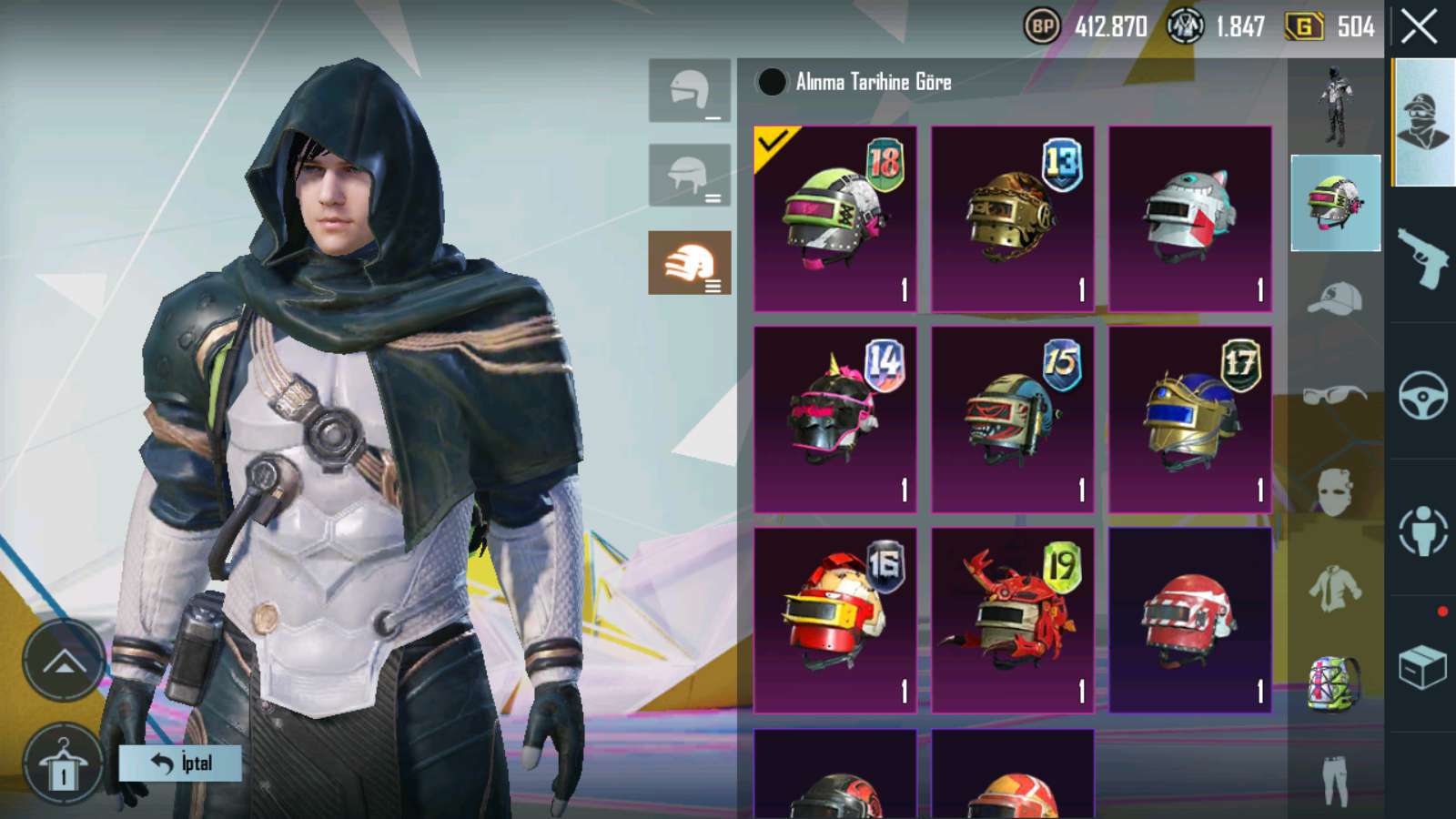Screen dimensions: 1456x819
Task: Click the İptal undo button
Action: pos(180,763)
